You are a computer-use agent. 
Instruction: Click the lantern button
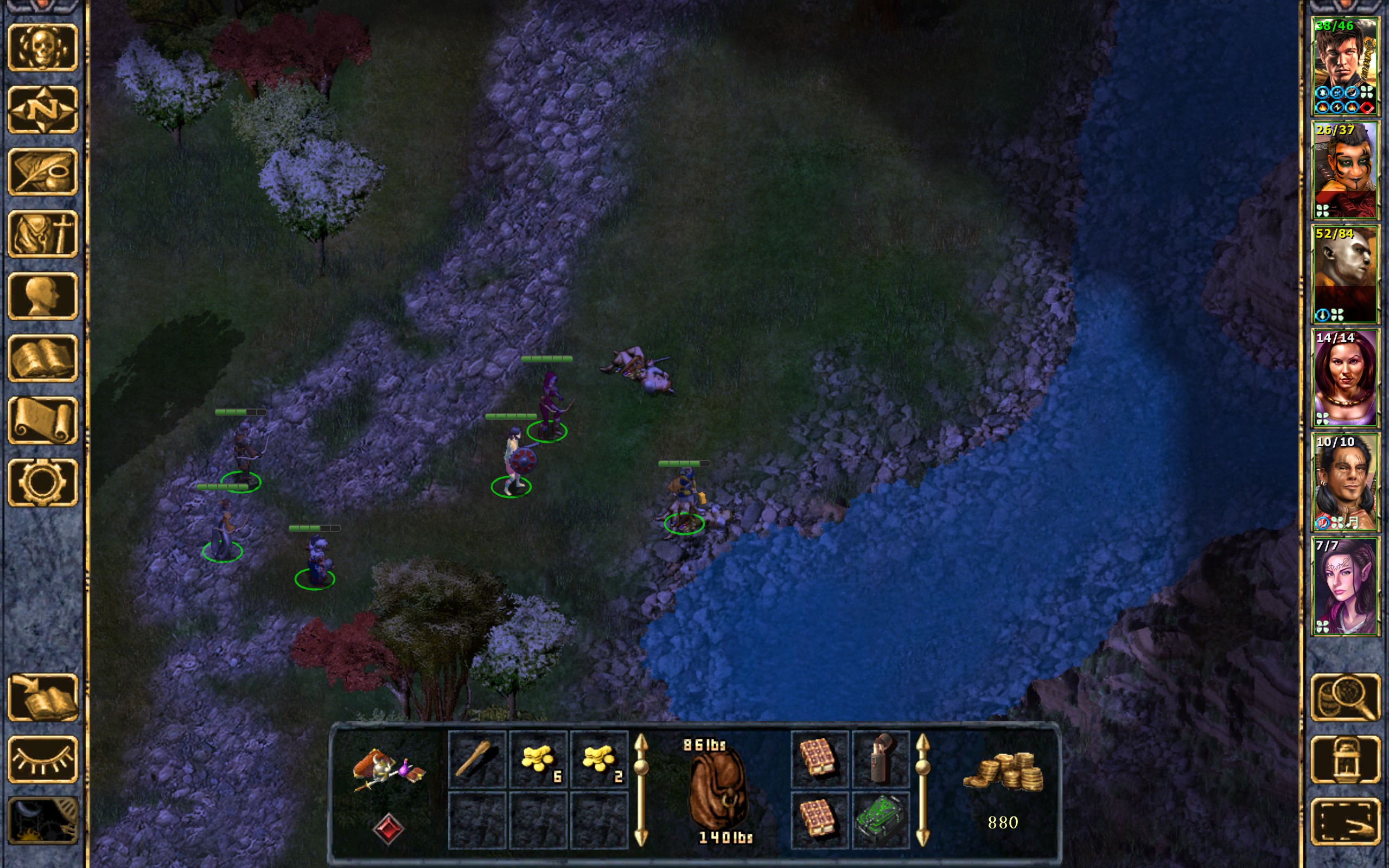(1345, 759)
